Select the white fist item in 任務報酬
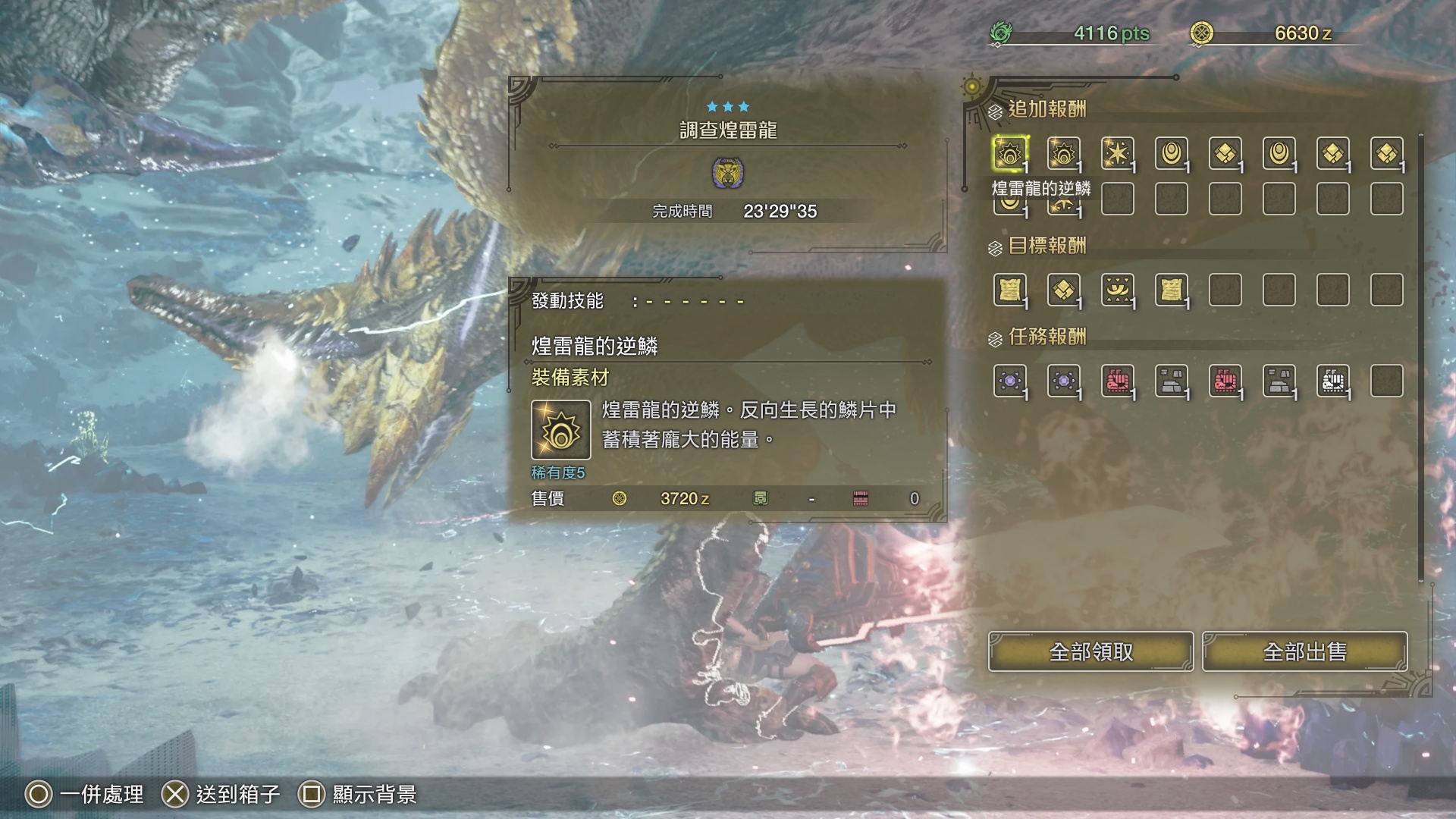 (x=1332, y=381)
